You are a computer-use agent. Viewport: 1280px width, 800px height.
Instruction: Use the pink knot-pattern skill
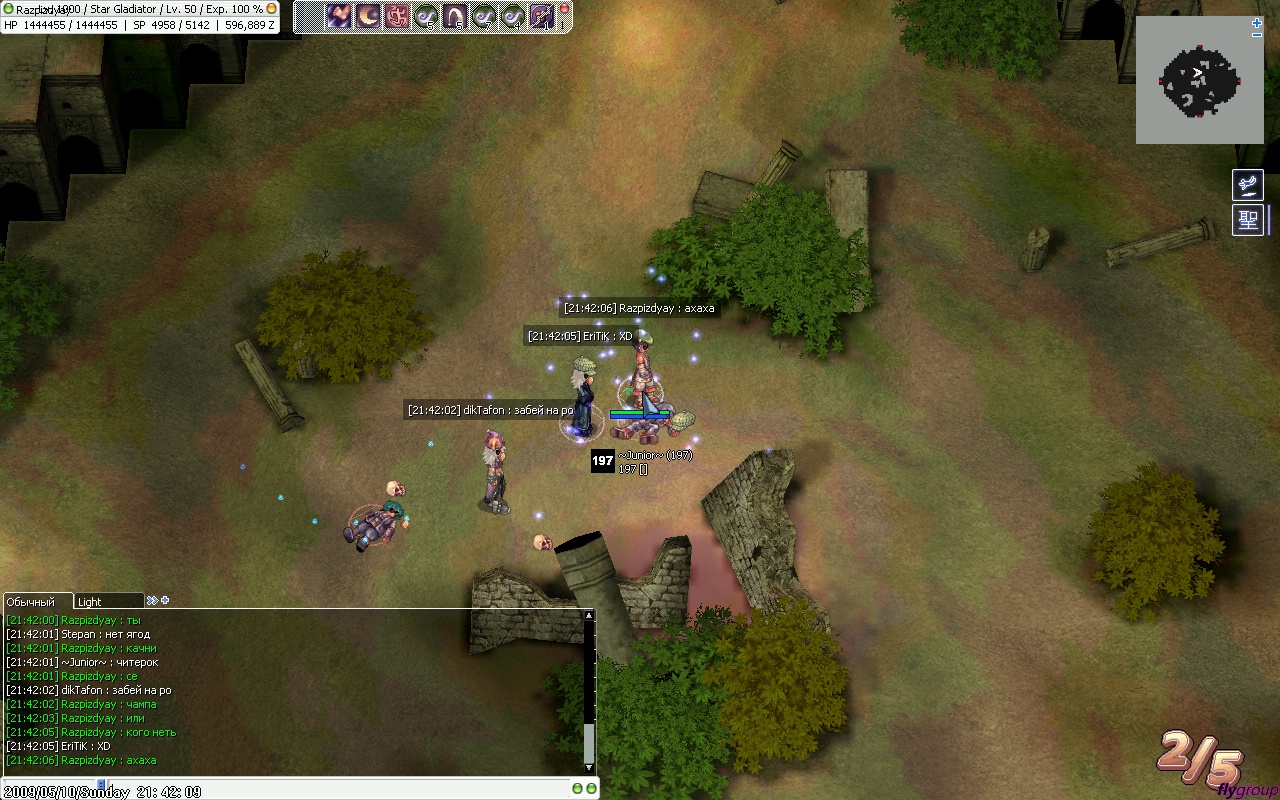pos(397,16)
